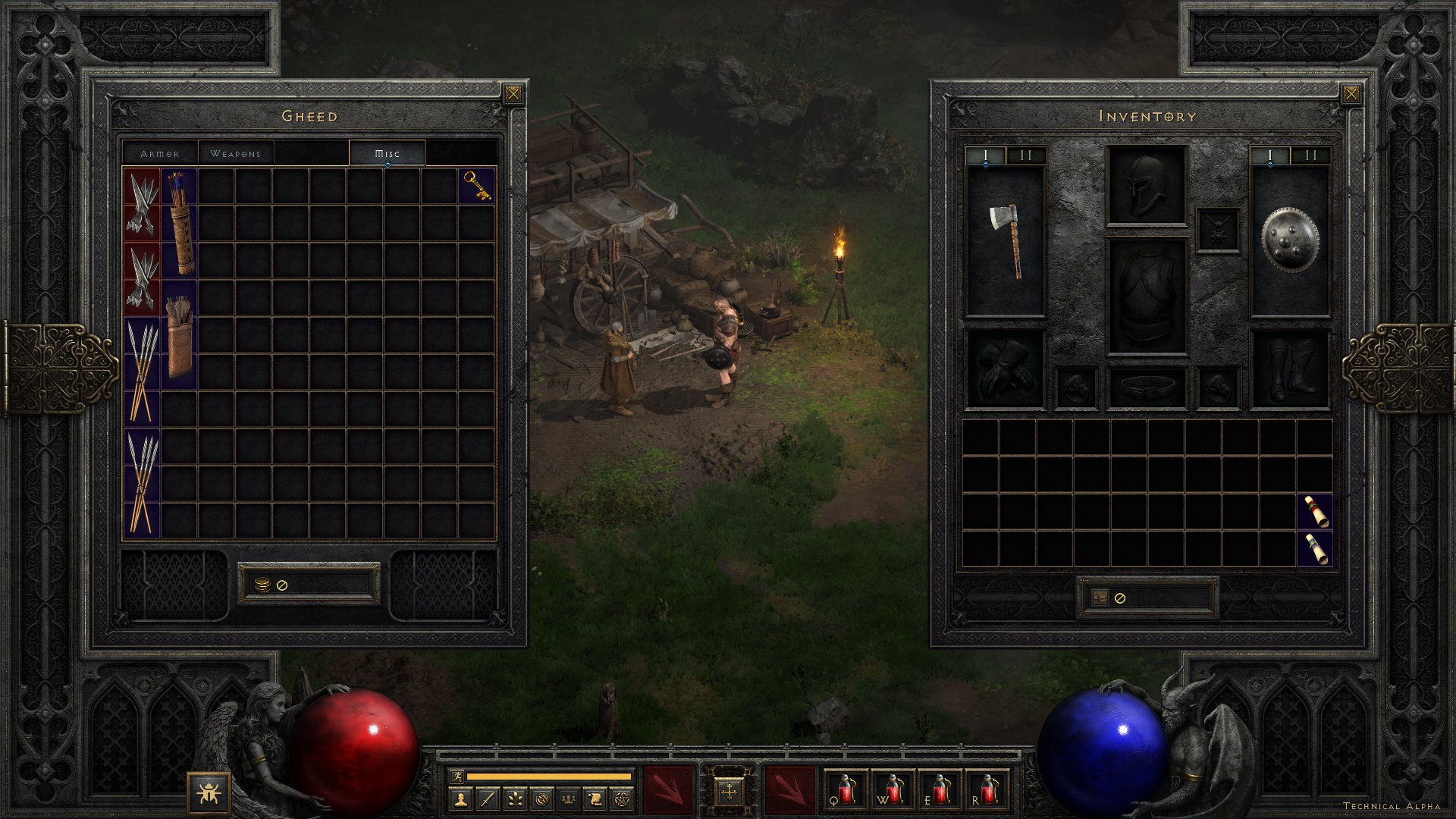Open the quest log scroll icon
This screenshot has width=1456, height=819.
[595, 799]
